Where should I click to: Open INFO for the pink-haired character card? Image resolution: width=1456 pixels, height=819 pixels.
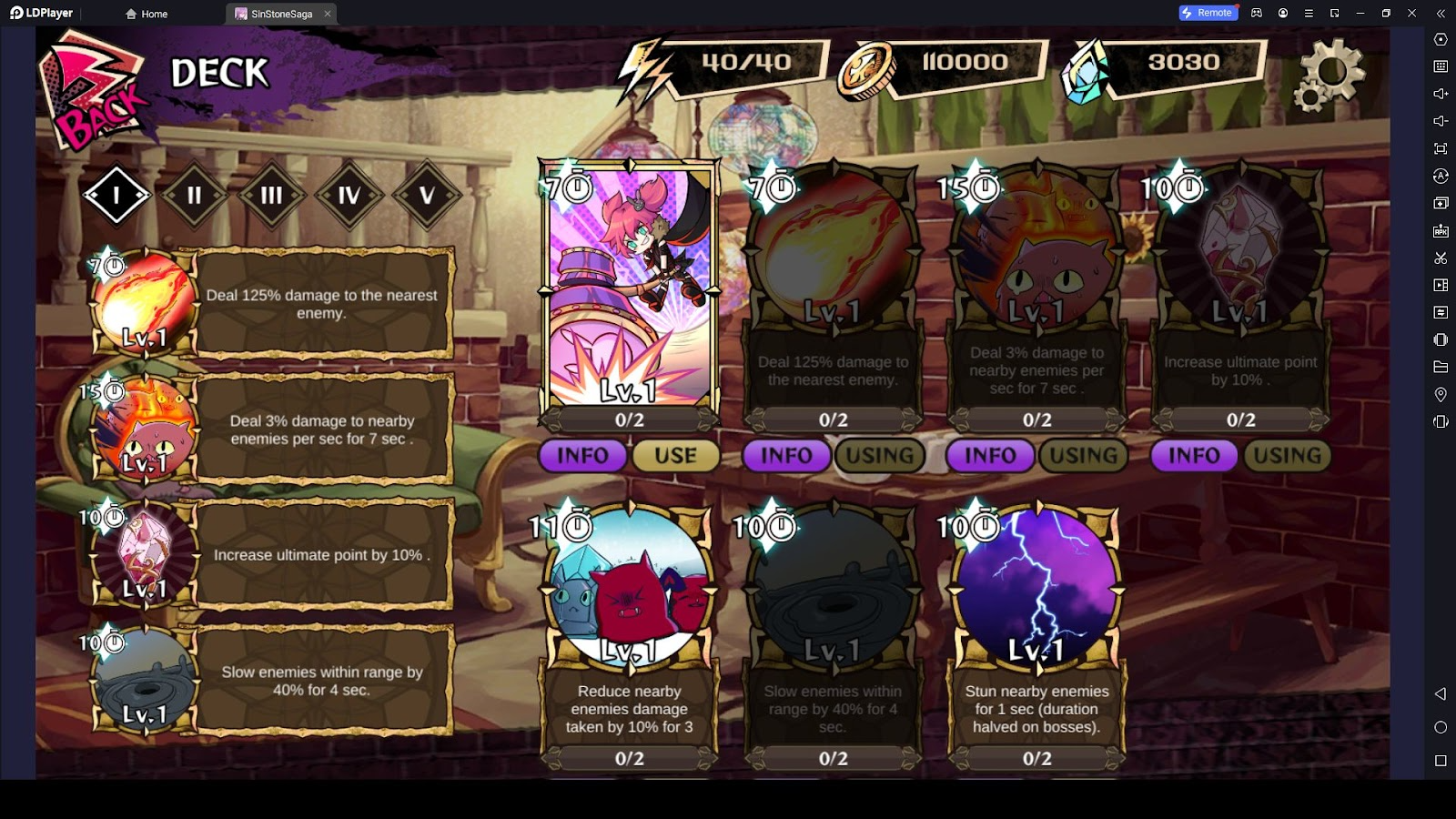[x=582, y=456]
